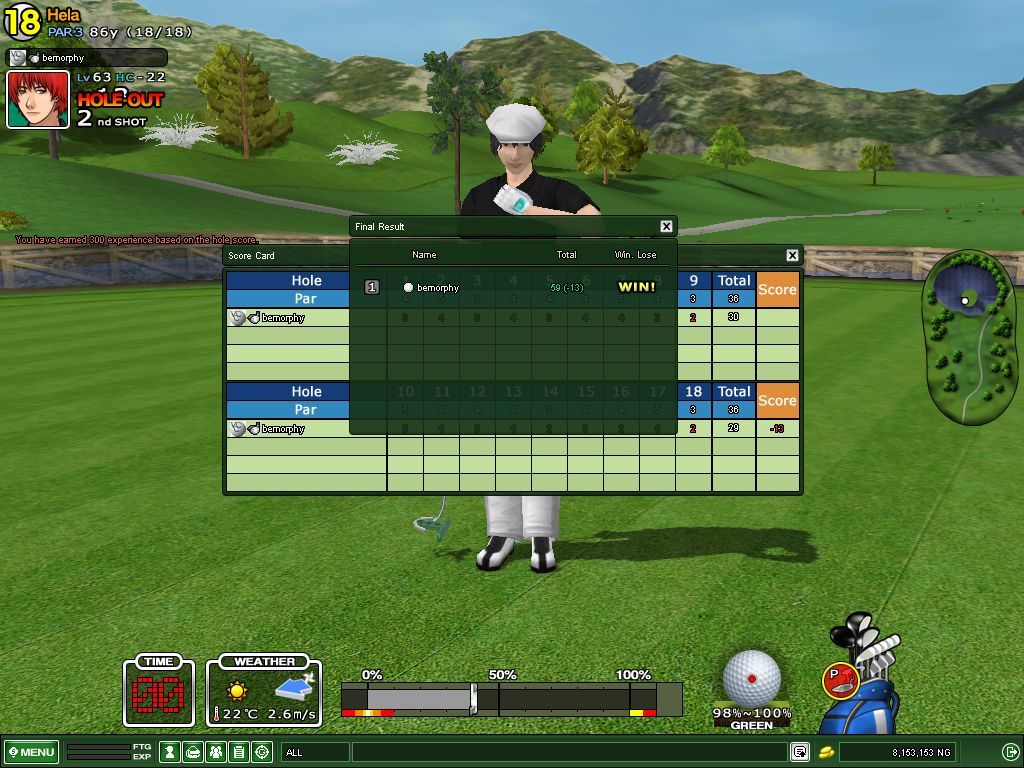Type in the chat input field
Image resolution: width=1024 pixels, height=768 pixels.
click(568, 752)
